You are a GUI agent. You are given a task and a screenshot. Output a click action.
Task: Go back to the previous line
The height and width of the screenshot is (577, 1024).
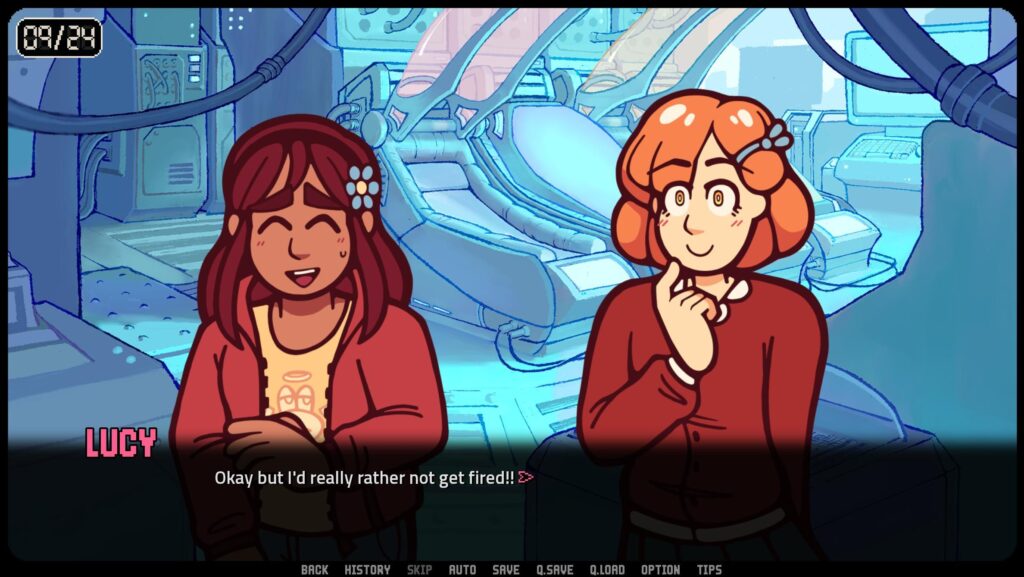314,570
